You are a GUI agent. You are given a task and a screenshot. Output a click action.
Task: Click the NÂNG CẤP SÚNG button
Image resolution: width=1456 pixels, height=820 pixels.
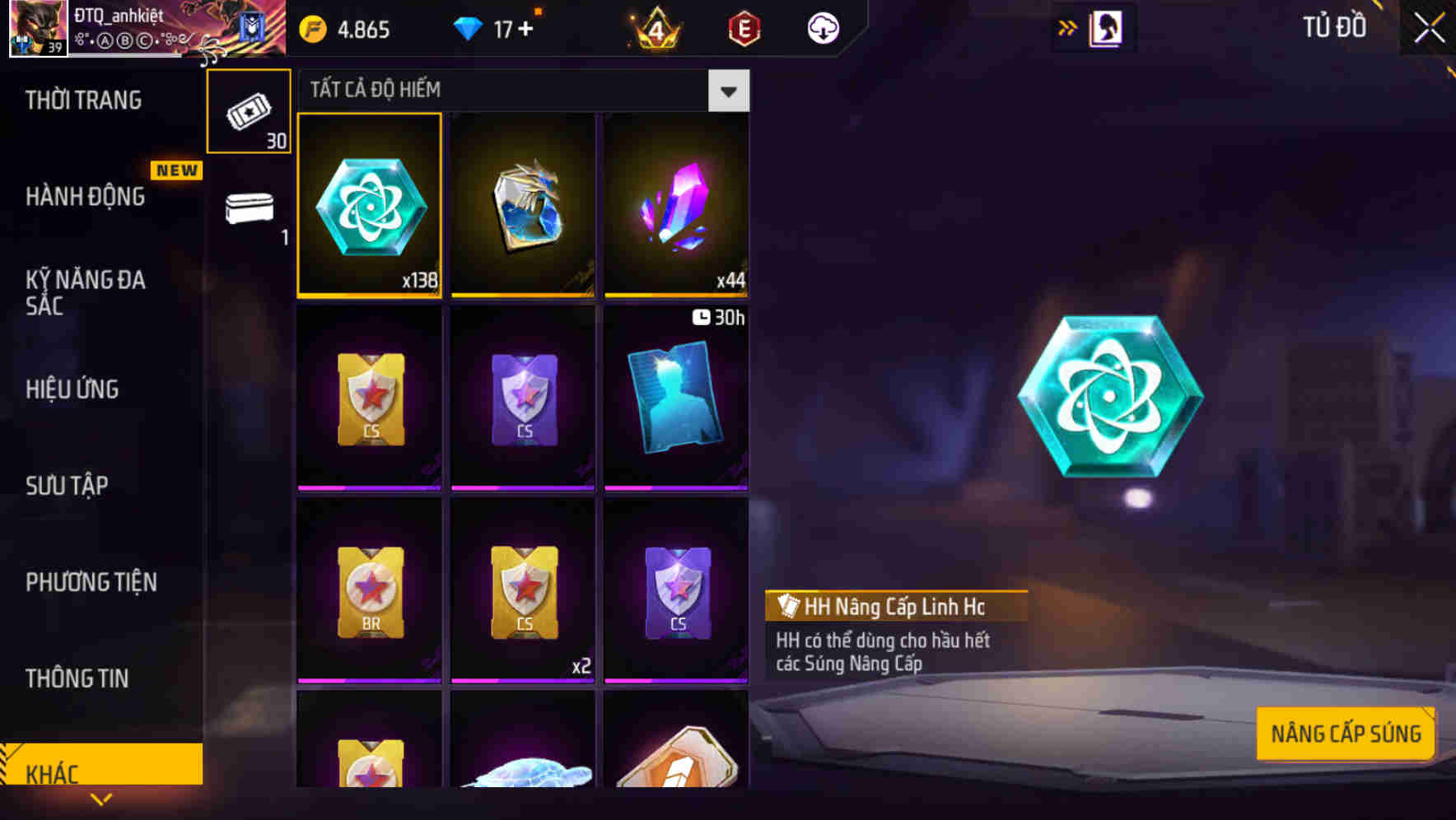click(x=1346, y=732)
